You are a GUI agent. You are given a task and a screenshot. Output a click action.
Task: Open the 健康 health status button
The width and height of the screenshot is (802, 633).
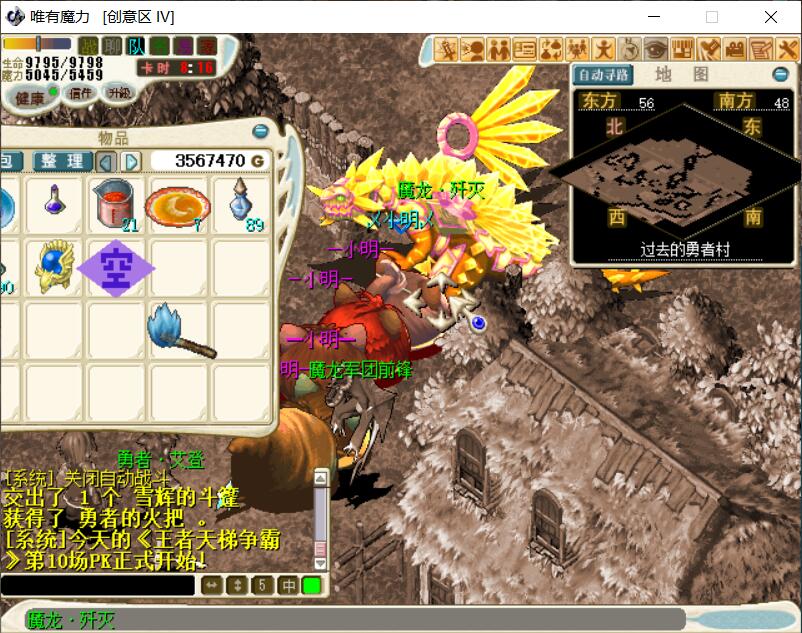[29, 96]
